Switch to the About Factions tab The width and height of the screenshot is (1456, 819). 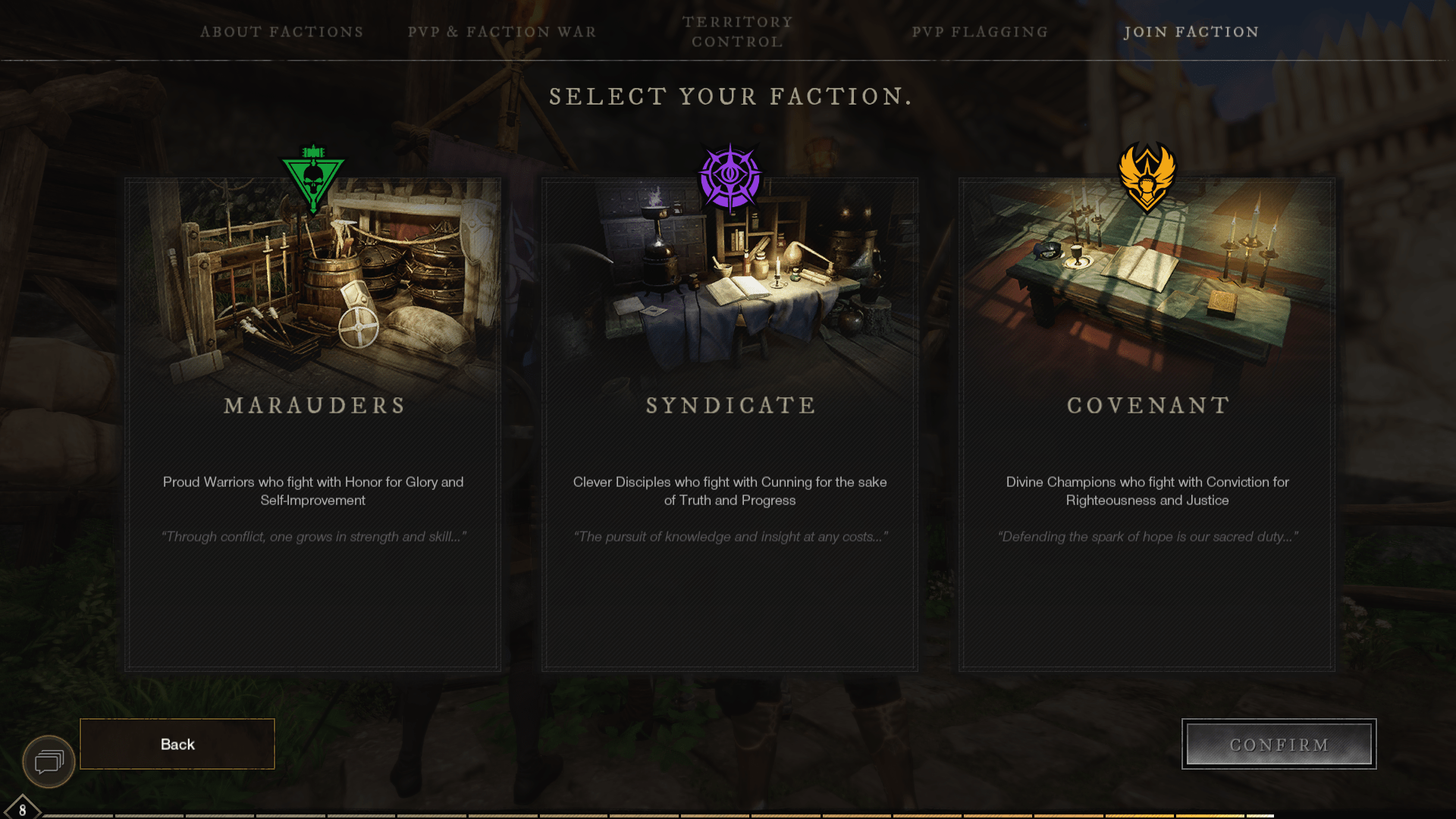[281, 32]
